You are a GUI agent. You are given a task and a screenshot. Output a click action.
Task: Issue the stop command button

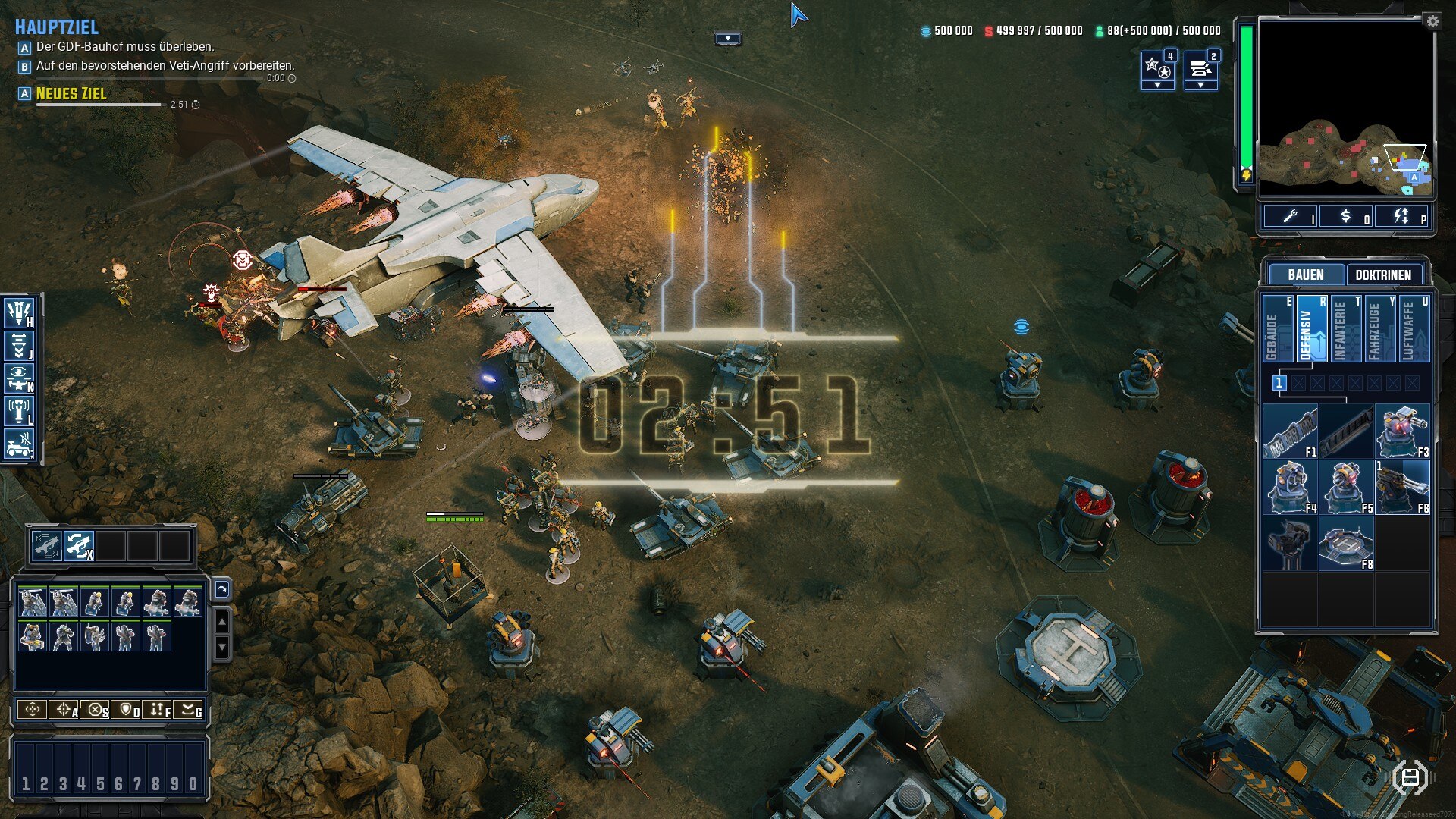coord(96,710)
